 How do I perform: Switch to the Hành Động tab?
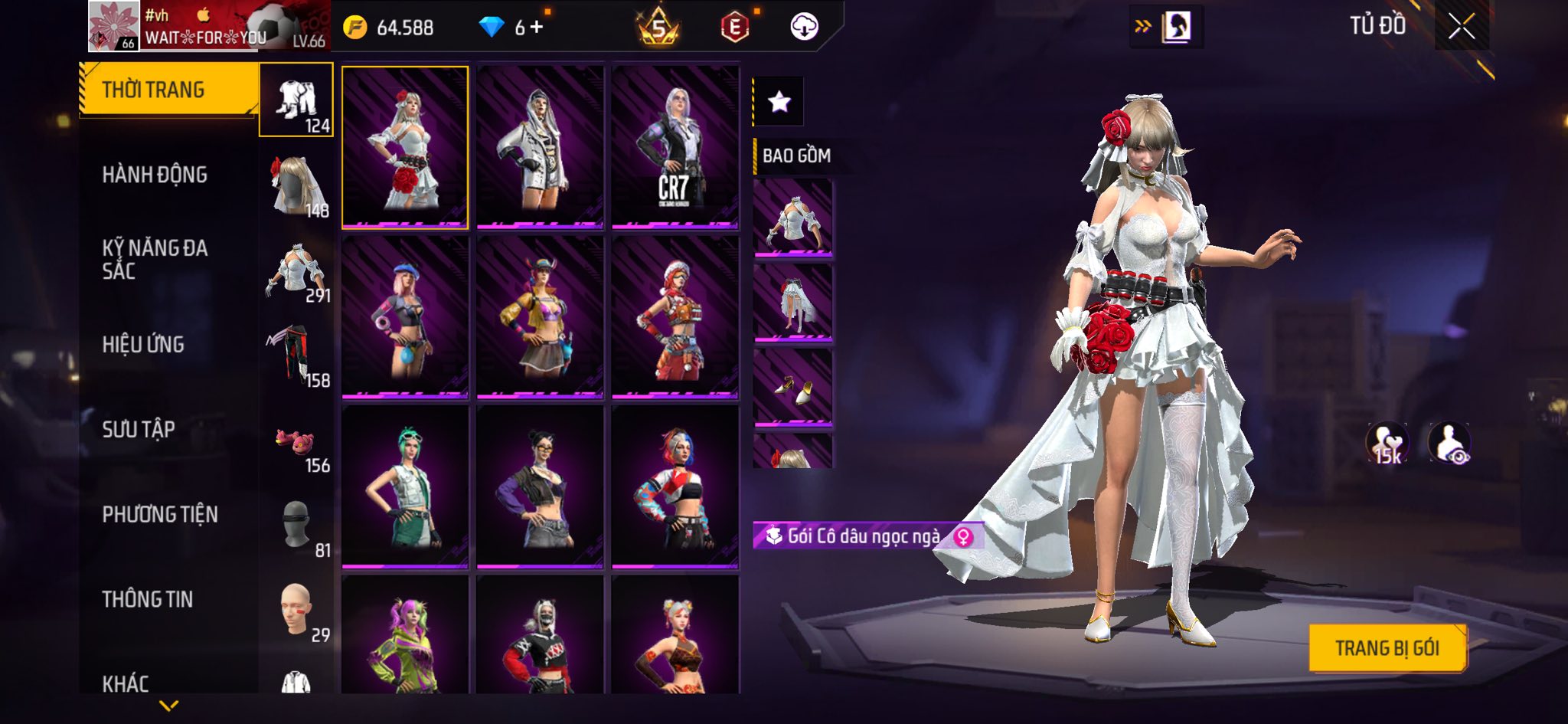click(155, 175)
